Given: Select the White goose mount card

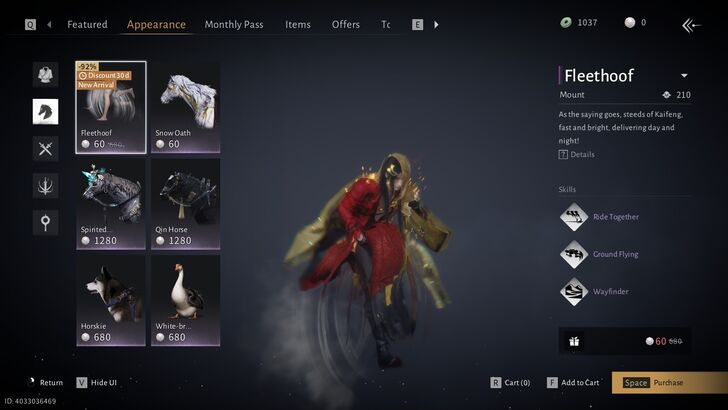Looking at the screenshot, I should (185, 300).
